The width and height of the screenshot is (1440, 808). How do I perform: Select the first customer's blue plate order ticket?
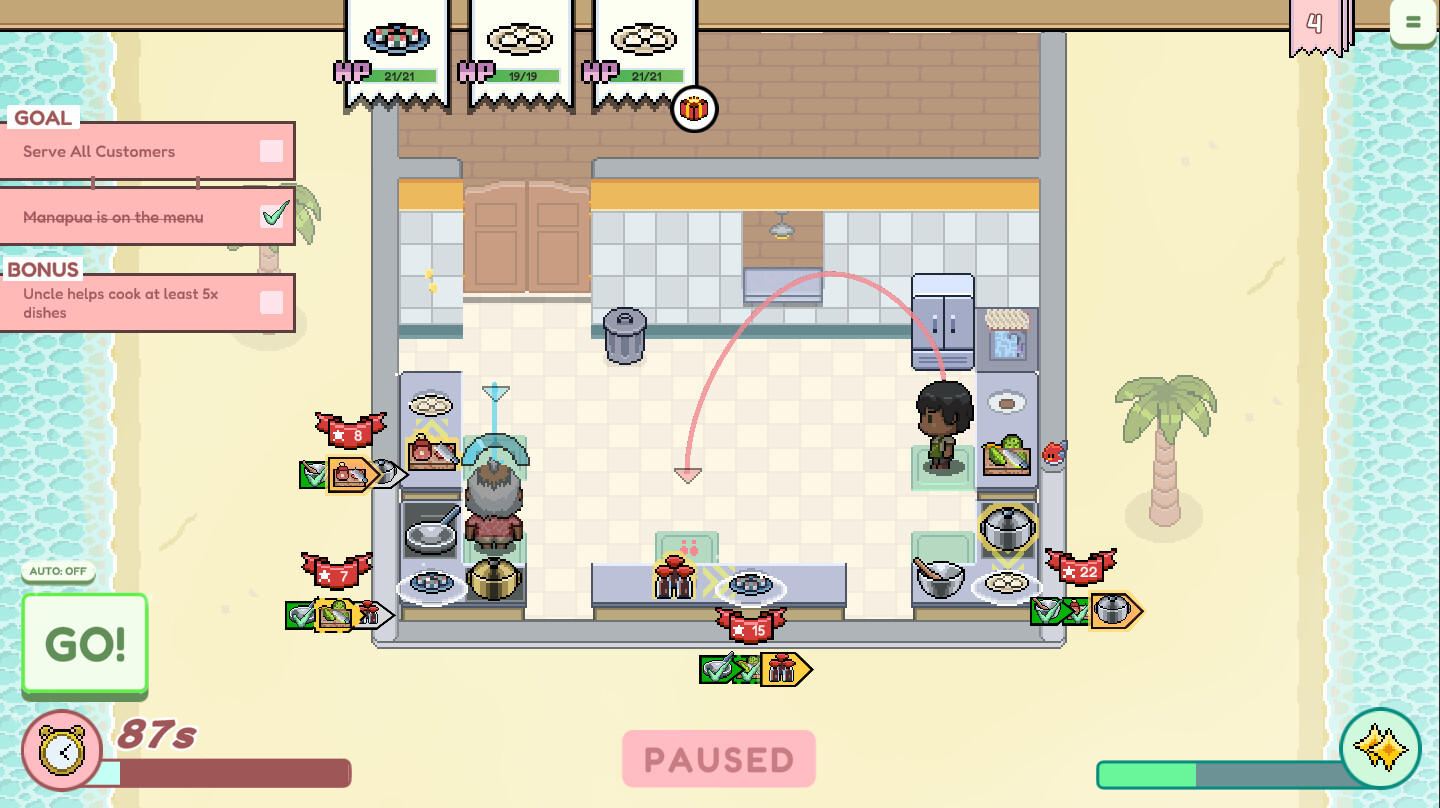(x=396, y=40)
